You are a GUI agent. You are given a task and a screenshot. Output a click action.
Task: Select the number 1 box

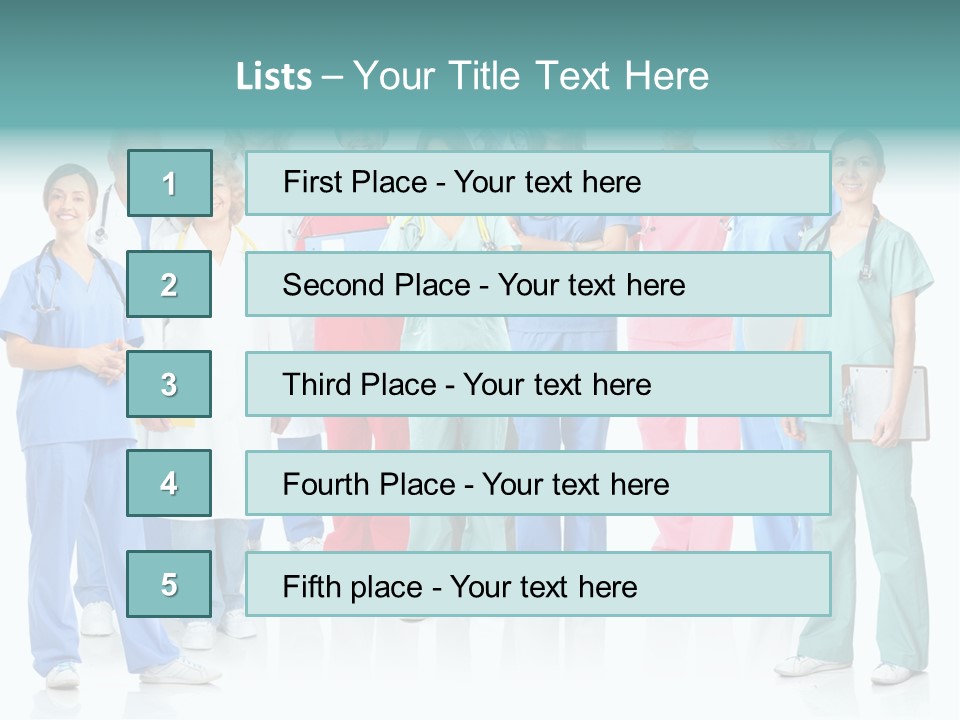tap(169, 183)
